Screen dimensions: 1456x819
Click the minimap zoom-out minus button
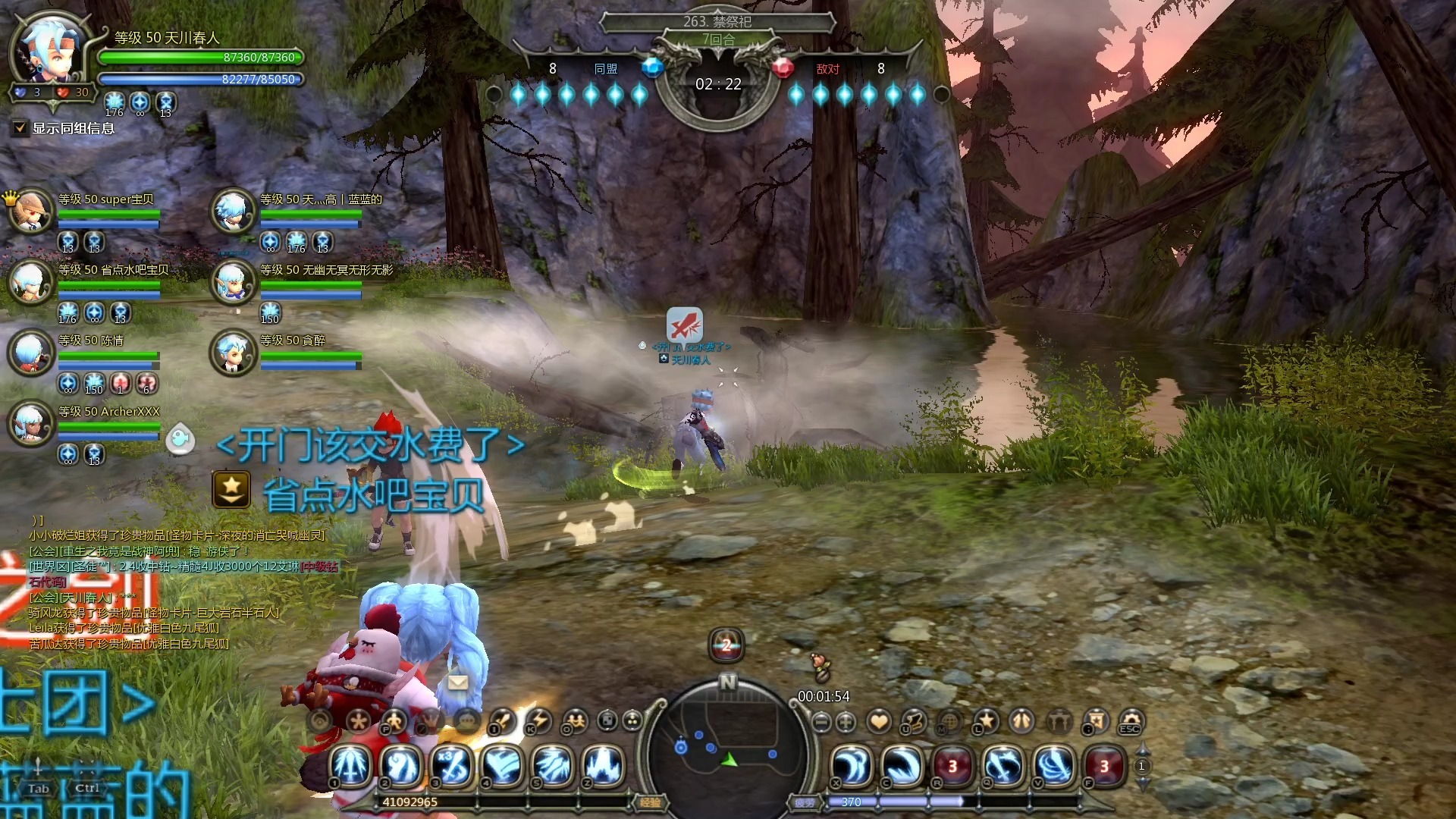point(821,722)
